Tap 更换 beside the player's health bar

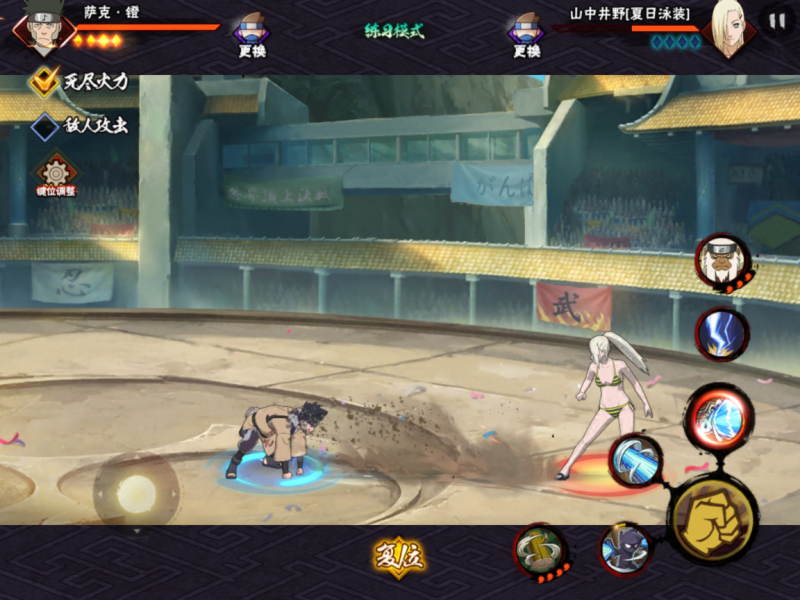point(252,33)
